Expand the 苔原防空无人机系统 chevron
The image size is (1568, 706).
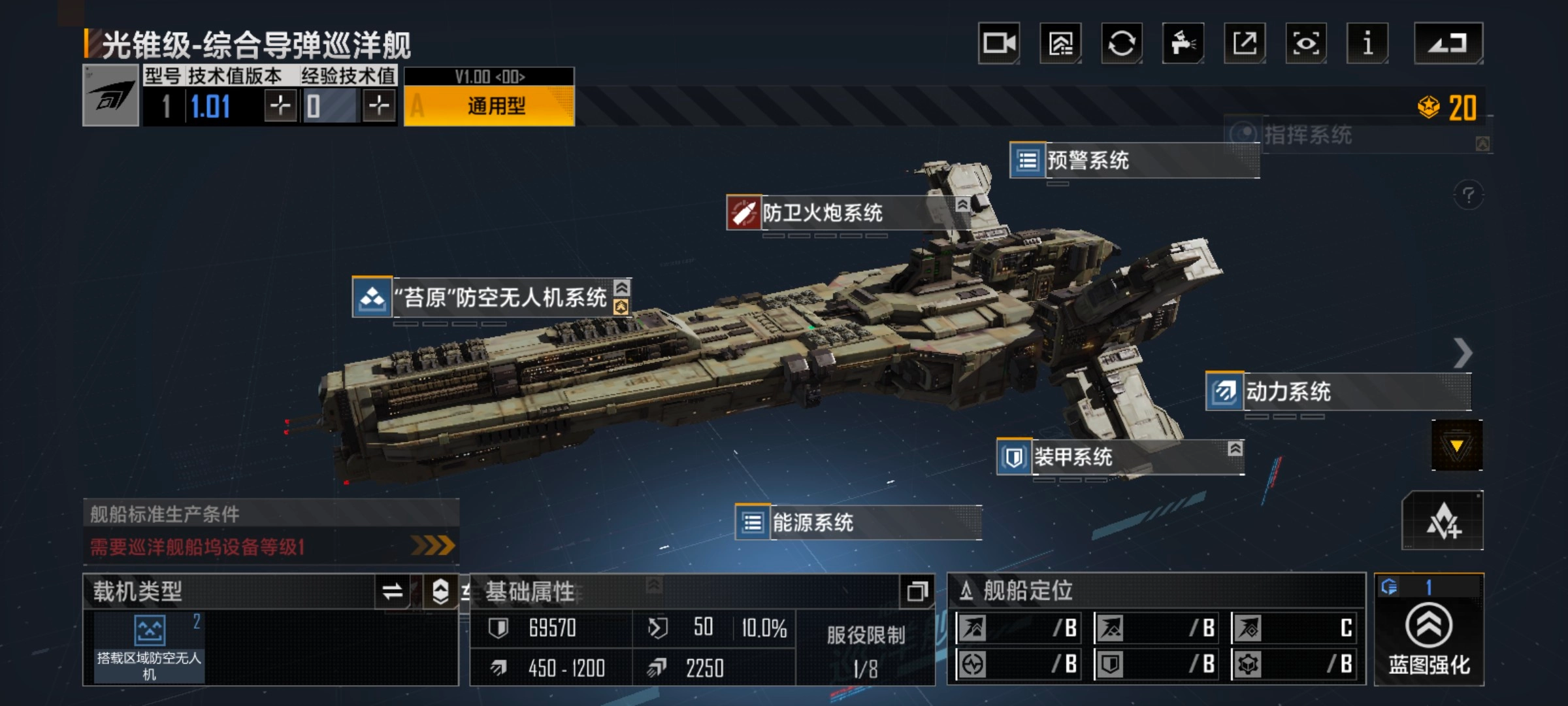pyautogui.click(x=622, y=286)
